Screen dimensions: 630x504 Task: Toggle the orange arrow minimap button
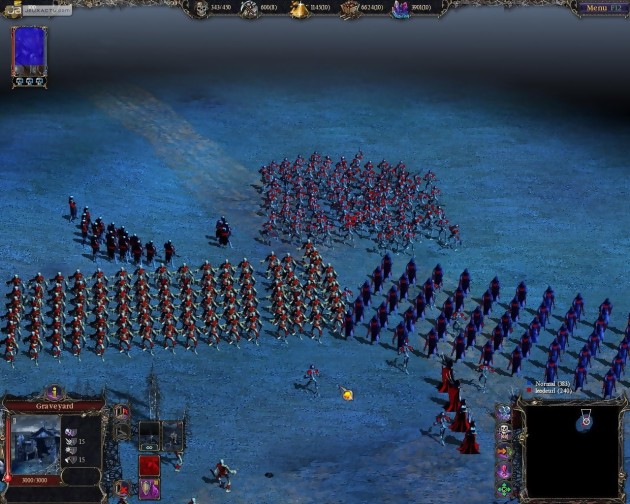click(504, 451)
